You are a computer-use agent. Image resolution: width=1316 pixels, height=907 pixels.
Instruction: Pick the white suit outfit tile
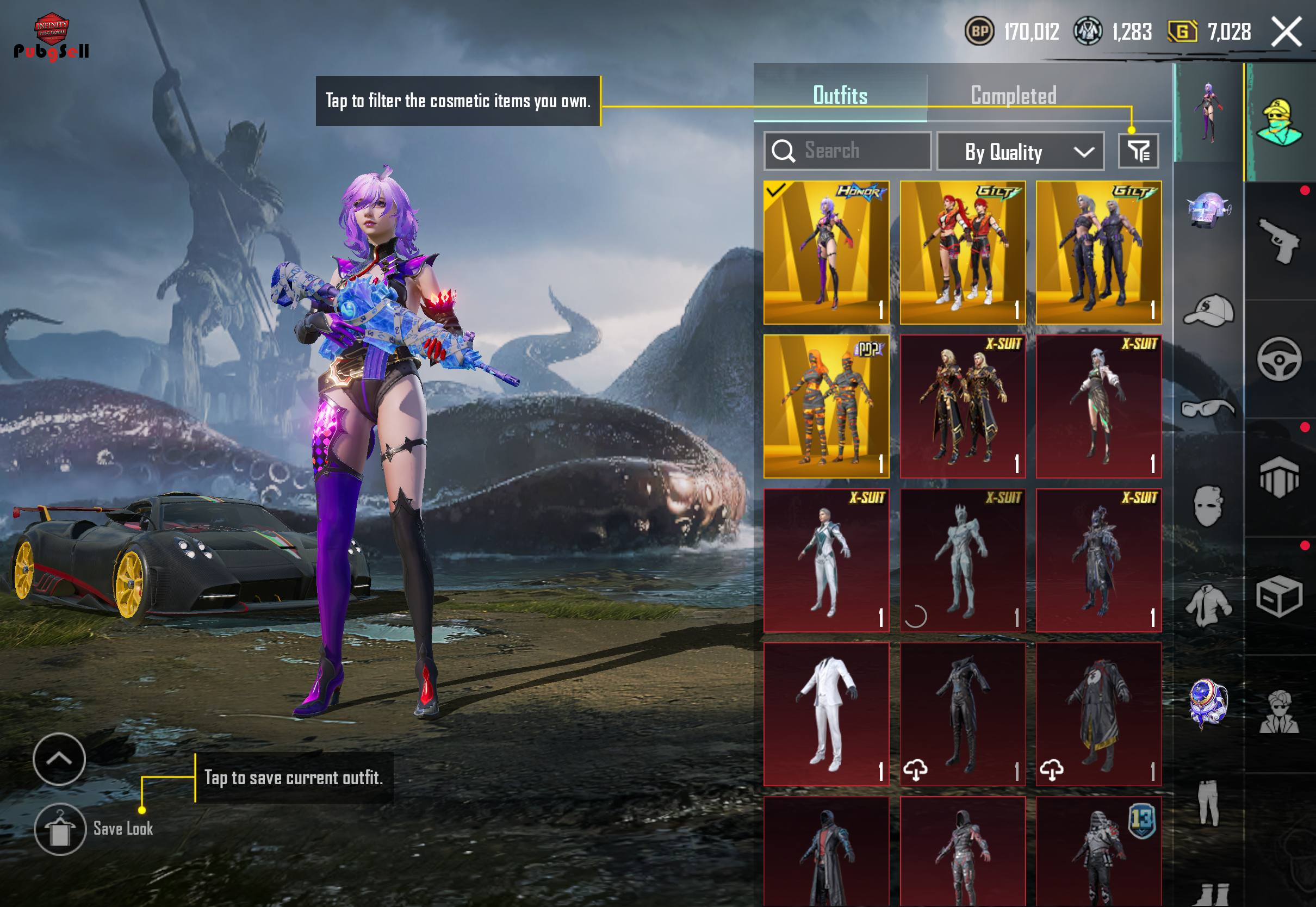[x=826, y=715]
